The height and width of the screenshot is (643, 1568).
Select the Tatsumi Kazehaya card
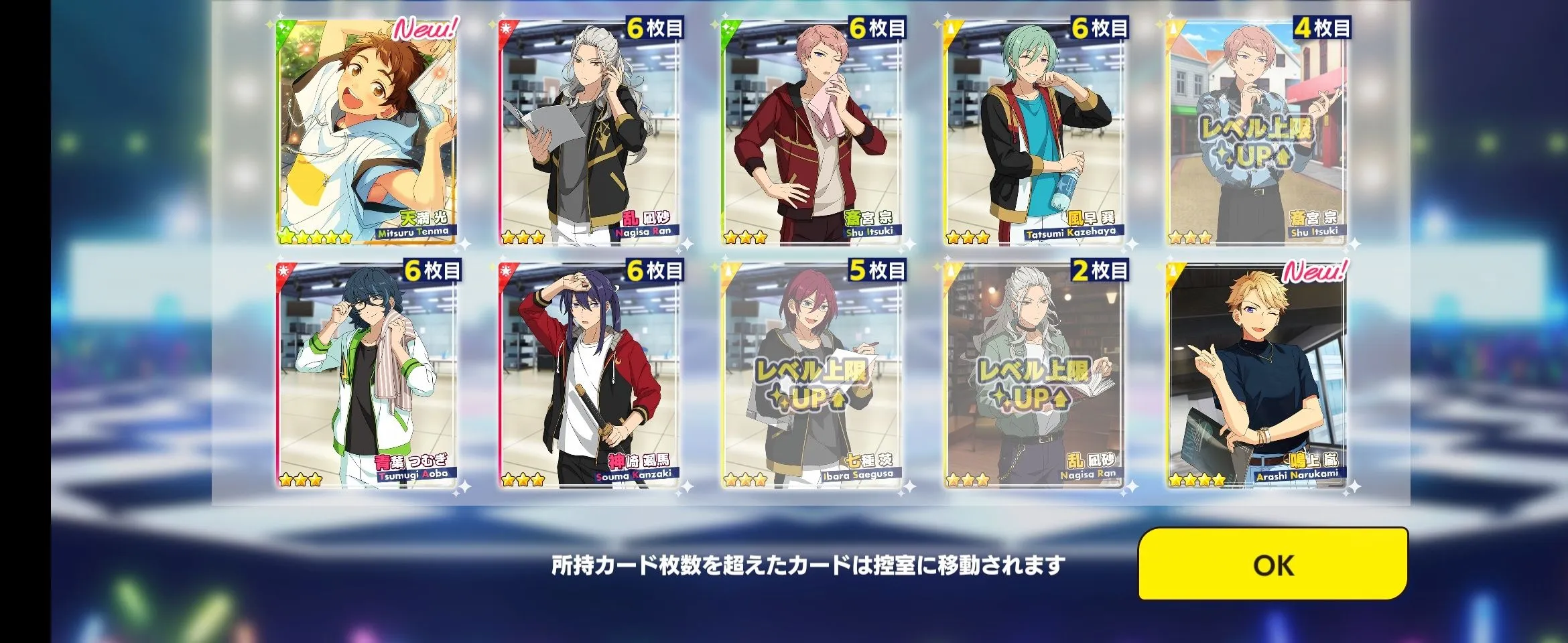[1034, 134]
